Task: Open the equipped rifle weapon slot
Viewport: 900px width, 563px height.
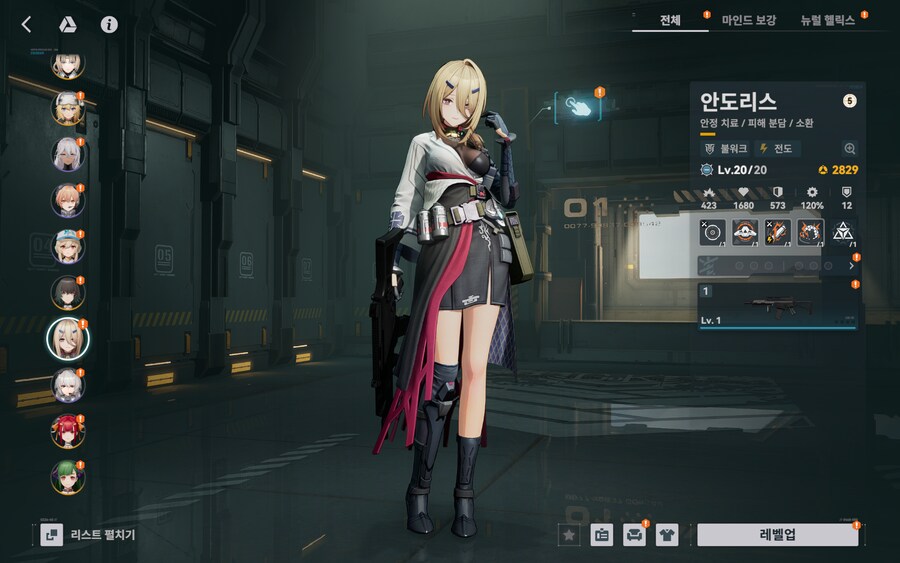Action: [x=777, y=305]
